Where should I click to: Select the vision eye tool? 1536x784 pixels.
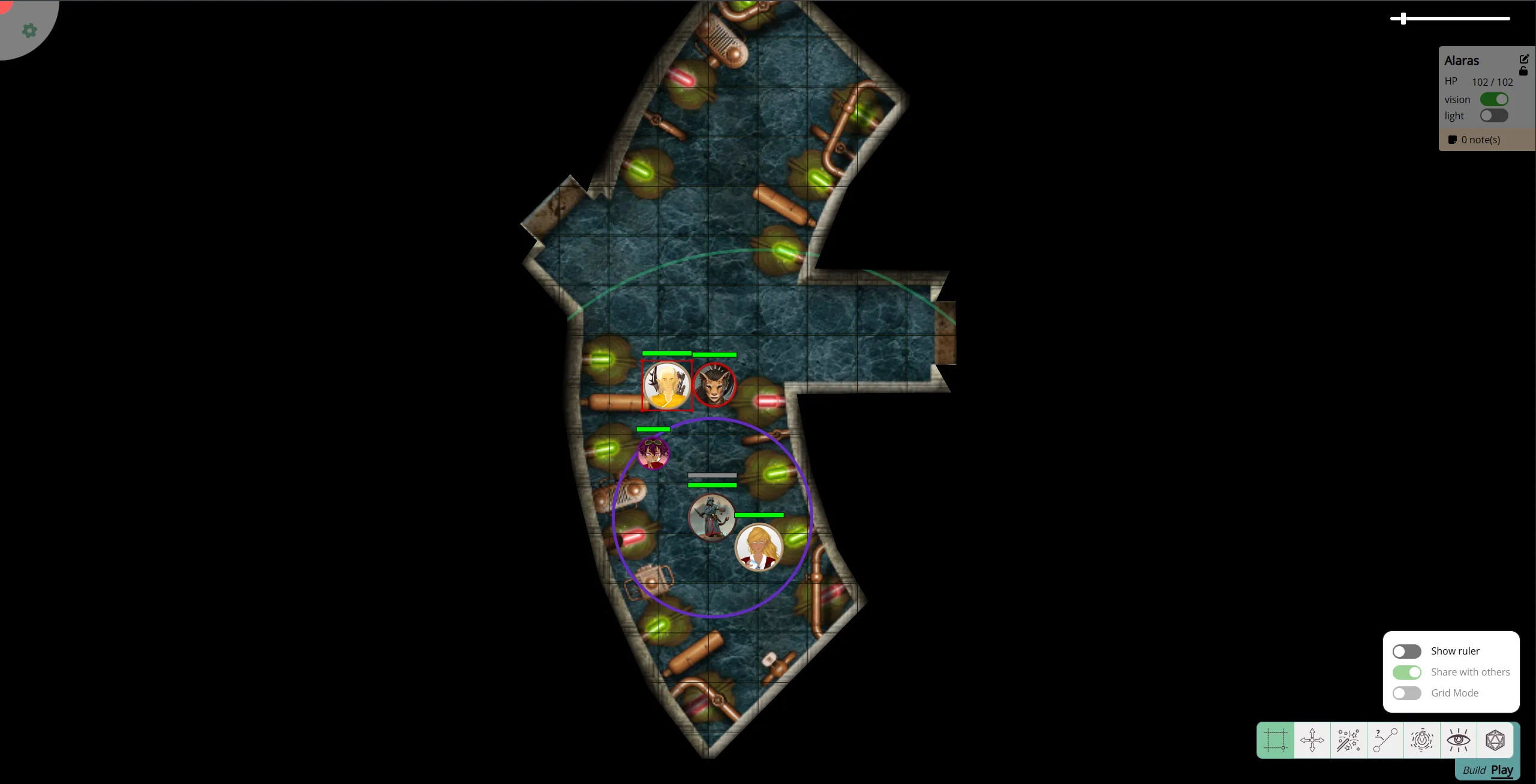pyautogui.click(x=1459, y=740)
